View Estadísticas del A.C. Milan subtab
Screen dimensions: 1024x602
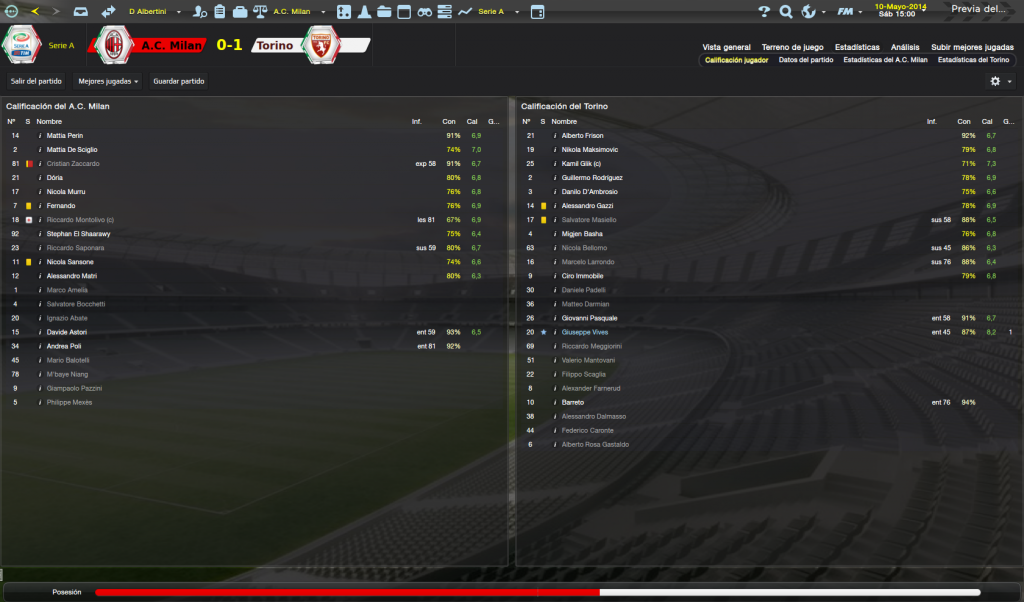(x=885, y=60)
